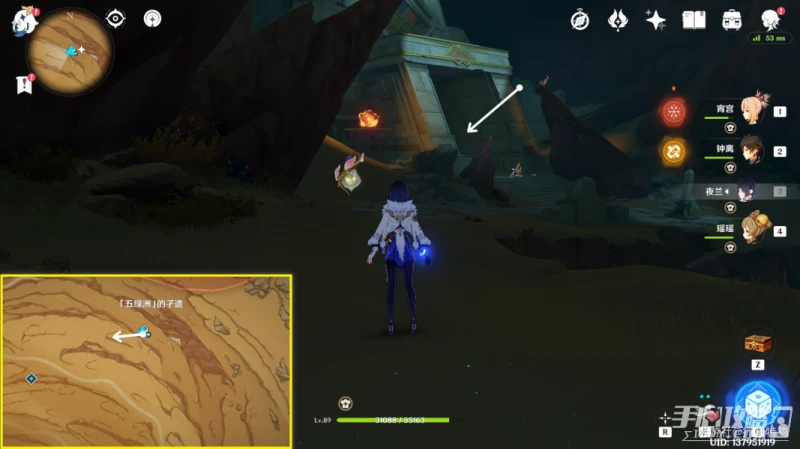The height and width of the screenshot is (449, 800).
Task: Use the treasure chest gadget
Action: (x=758, y=344)
